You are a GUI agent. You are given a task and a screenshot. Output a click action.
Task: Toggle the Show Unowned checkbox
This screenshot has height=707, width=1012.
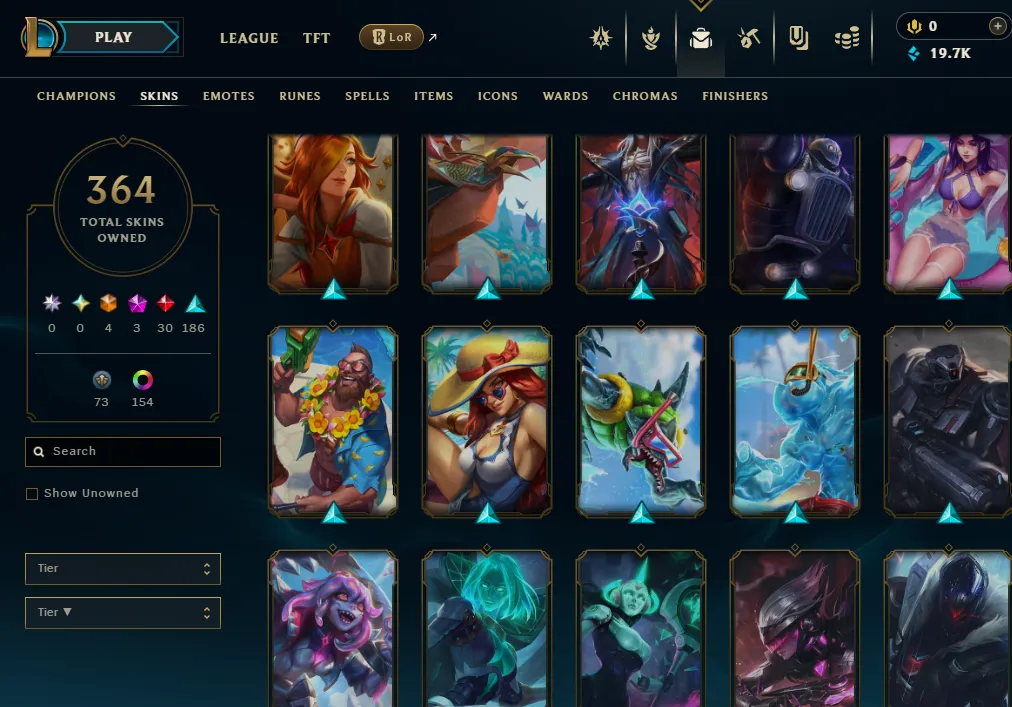32,494
